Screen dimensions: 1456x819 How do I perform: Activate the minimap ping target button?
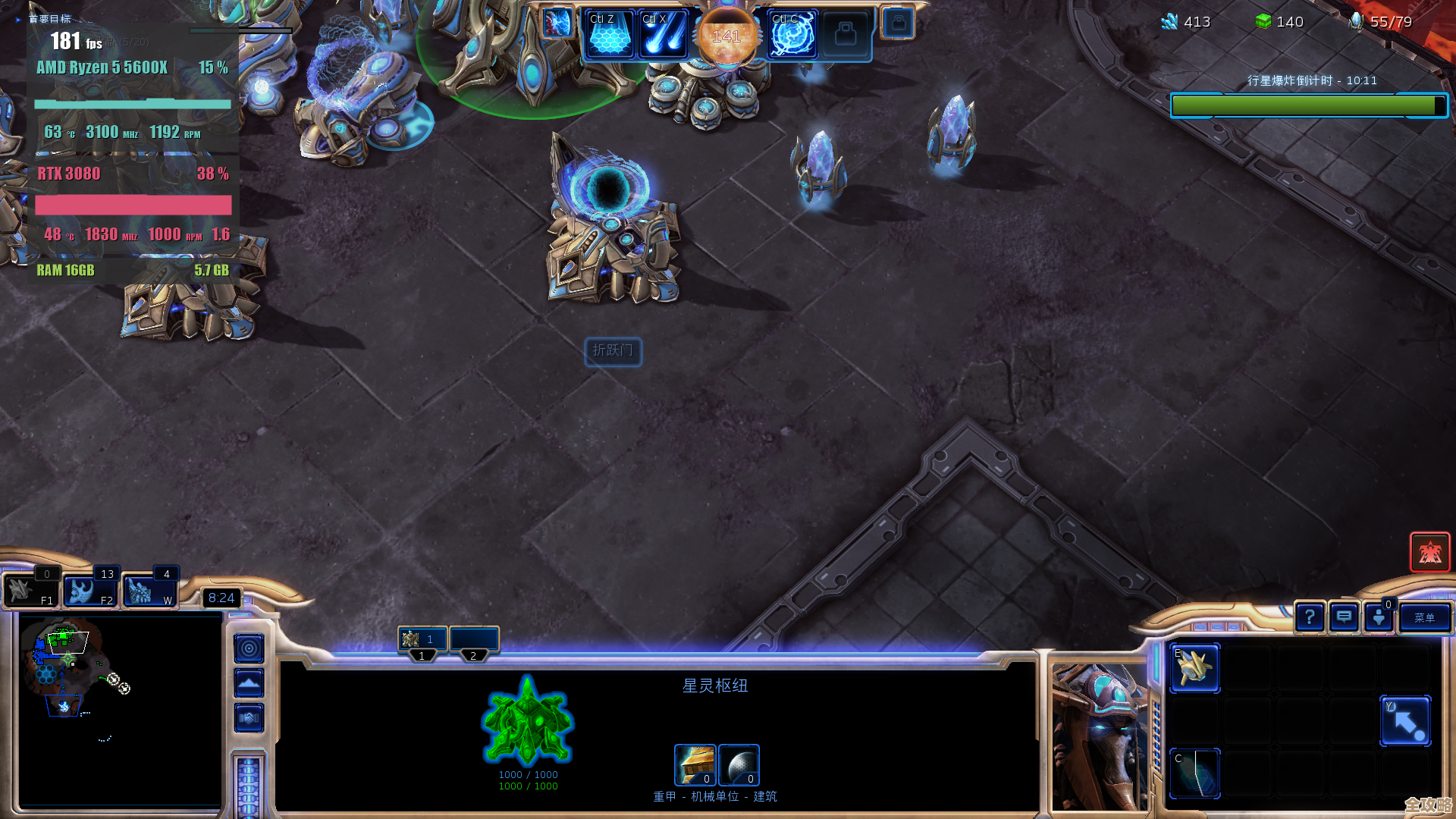point(249,648)
